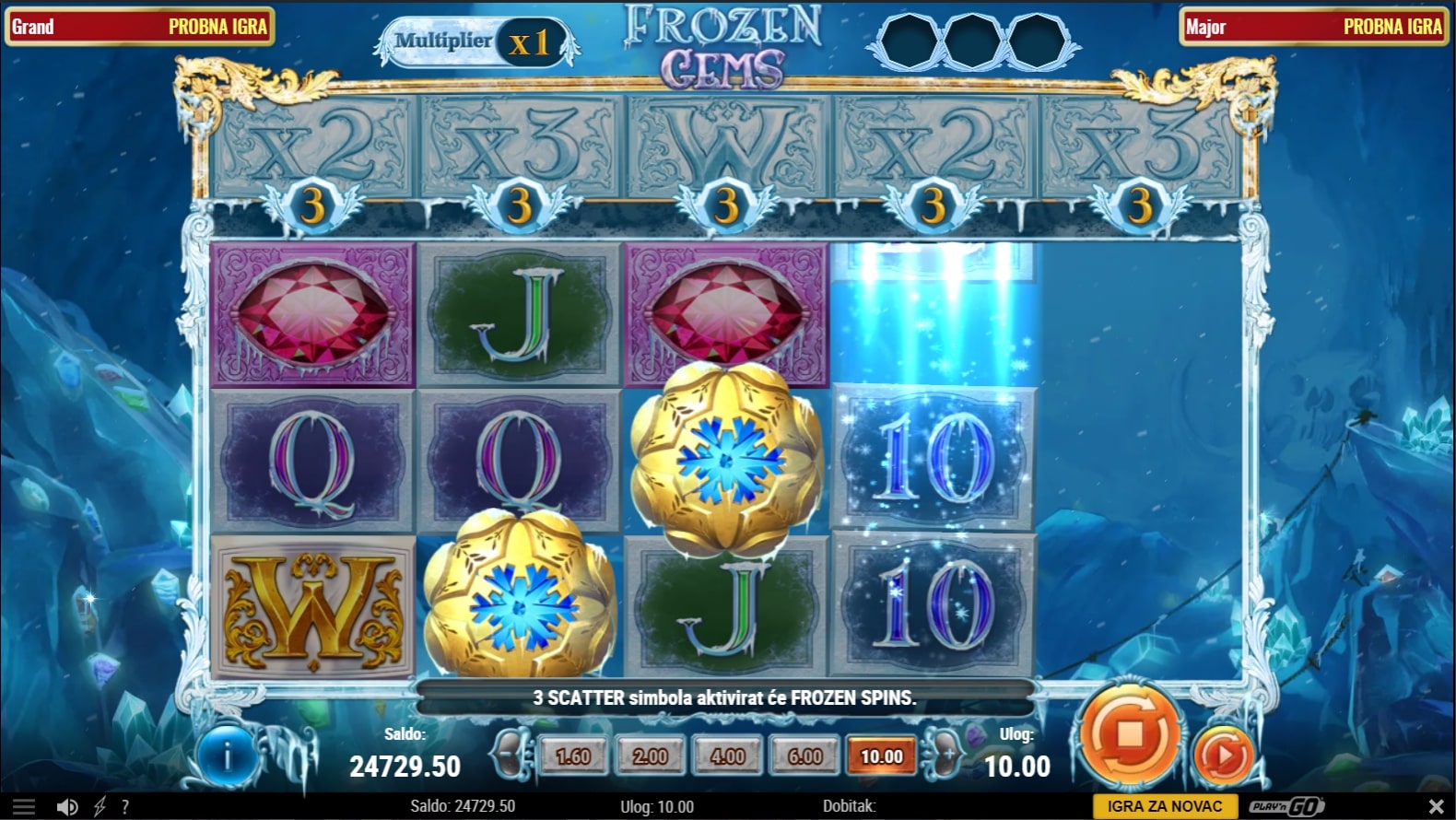Open help with the question mark icon
Image resolution: width=1456 pixels, height=820 pixels.
tap(125, 807)
